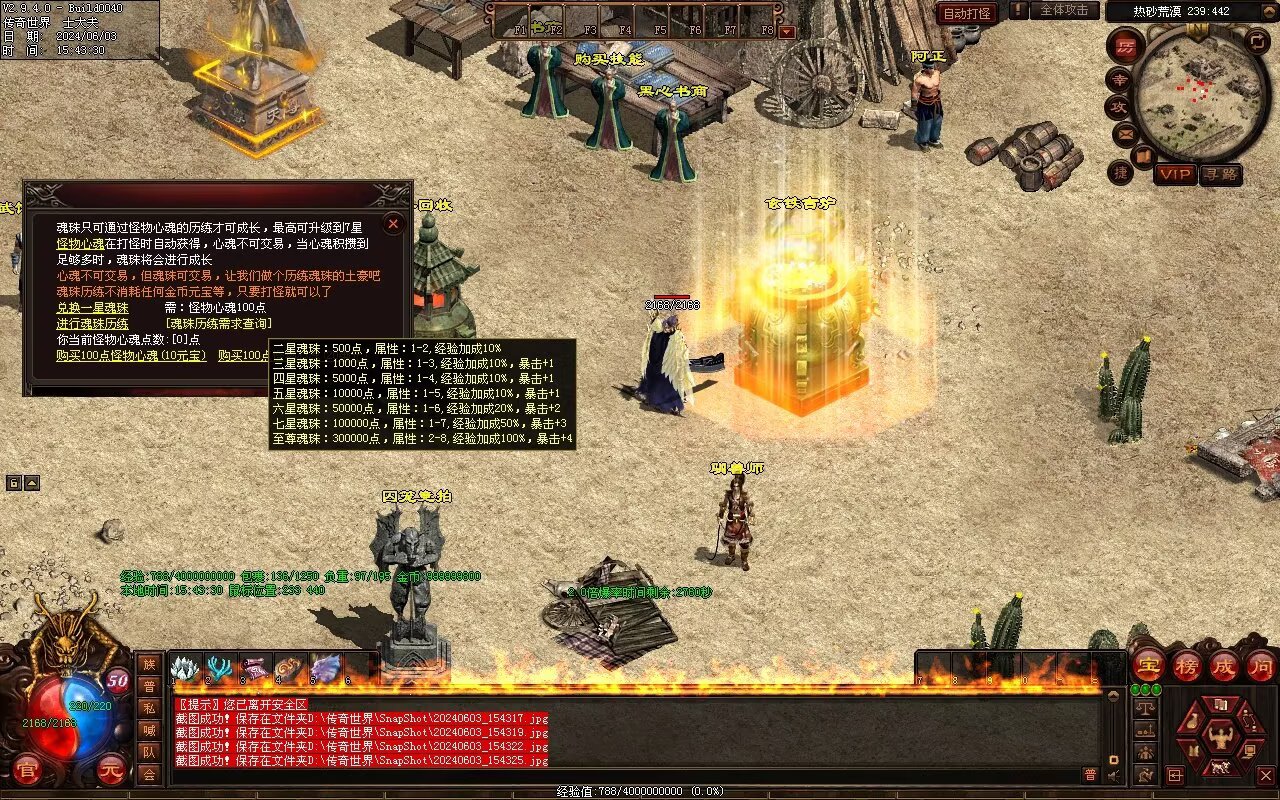Use the white lotus skill icon
This screenshot has height=800, width=1280.
tap(186, 668)
